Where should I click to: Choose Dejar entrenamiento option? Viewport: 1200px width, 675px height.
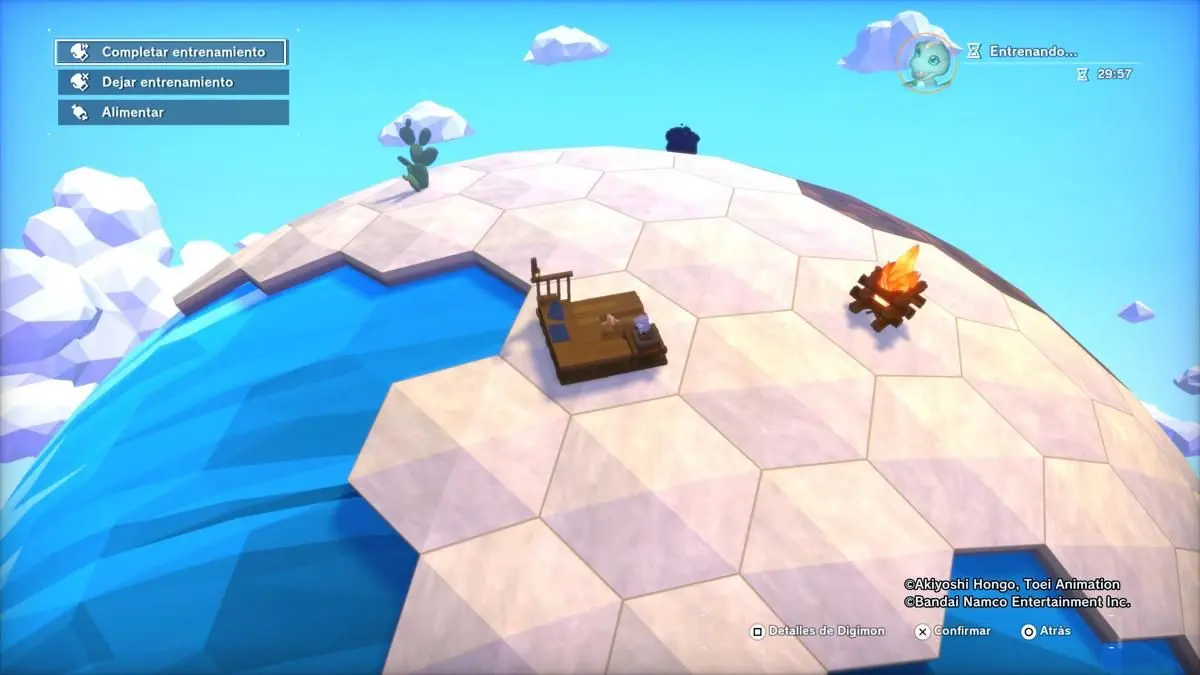172,82
